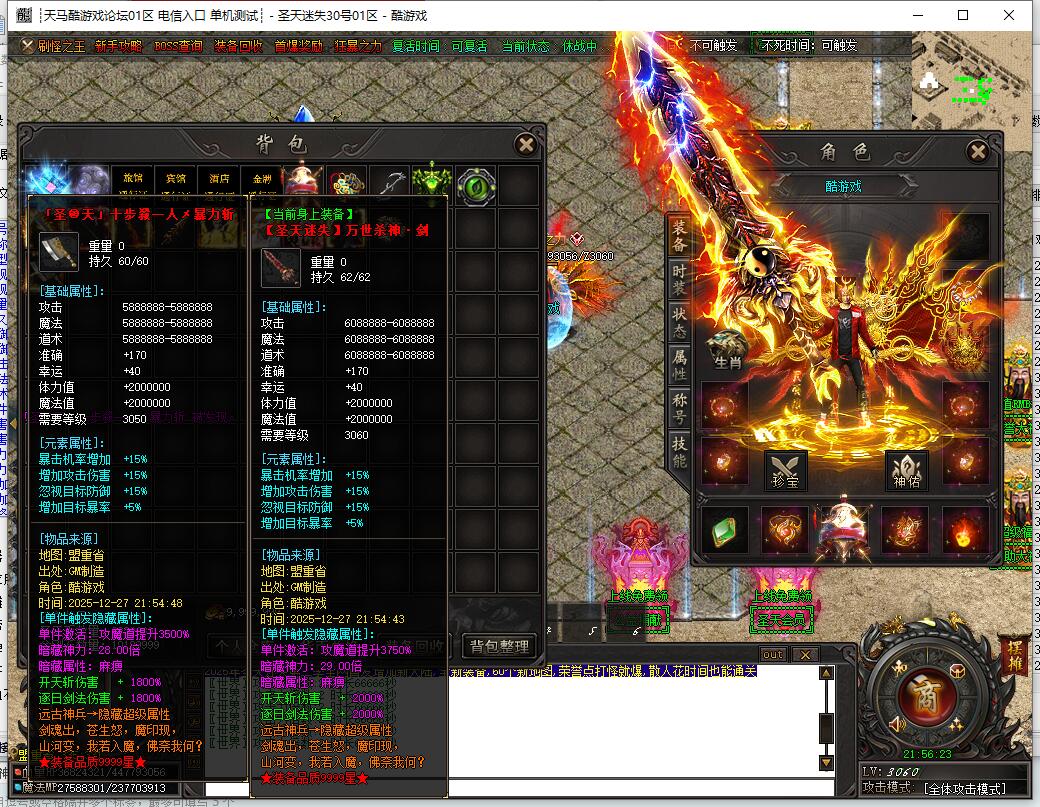The height and width of the screenshot is (807, 1040).
Task: Select the green gem equipment slot
Action: [726, 529]
